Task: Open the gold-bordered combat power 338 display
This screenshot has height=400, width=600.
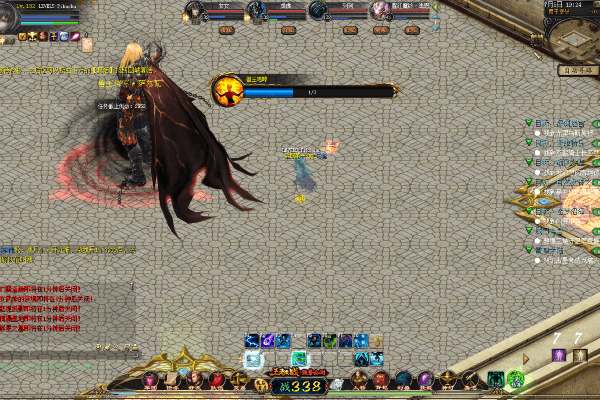Action: [x=299, y=385]
